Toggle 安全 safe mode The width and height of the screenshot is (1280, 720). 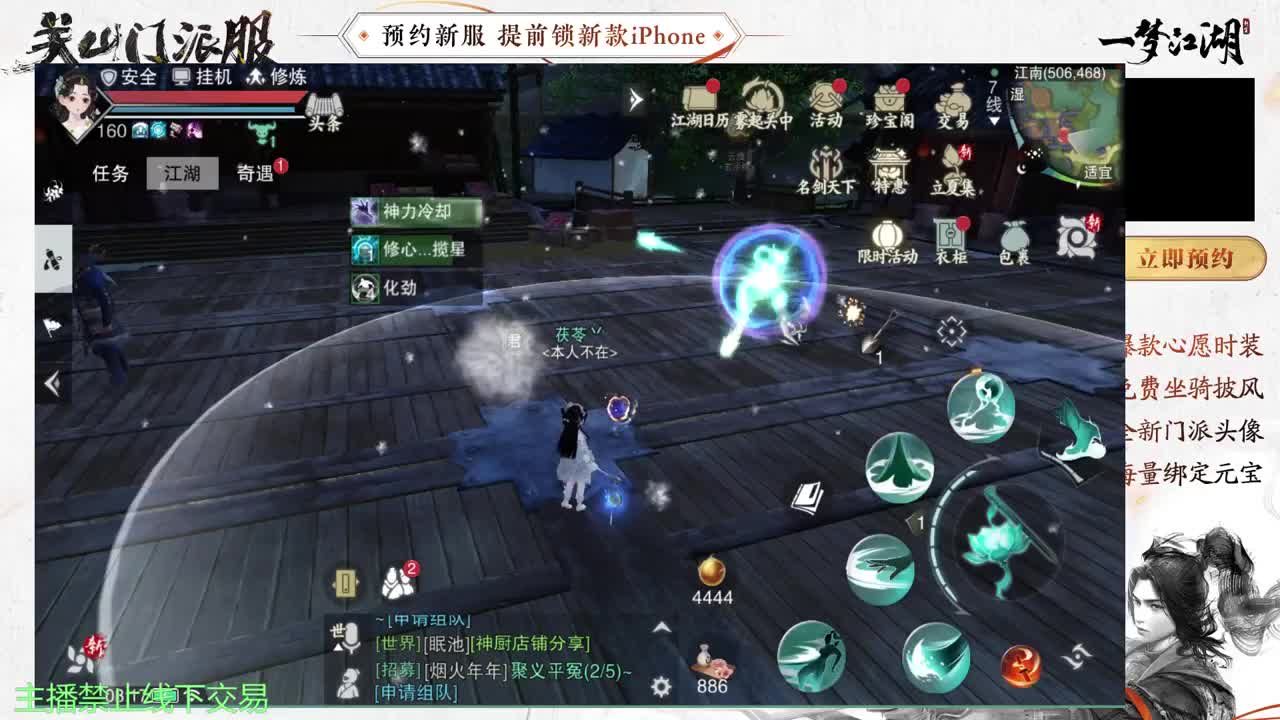tap(128, 76)
